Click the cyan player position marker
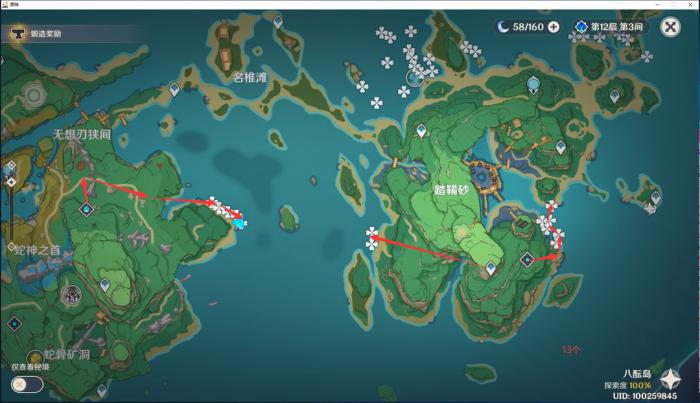This screenshot has width=700, height=403. coord(241,224)
